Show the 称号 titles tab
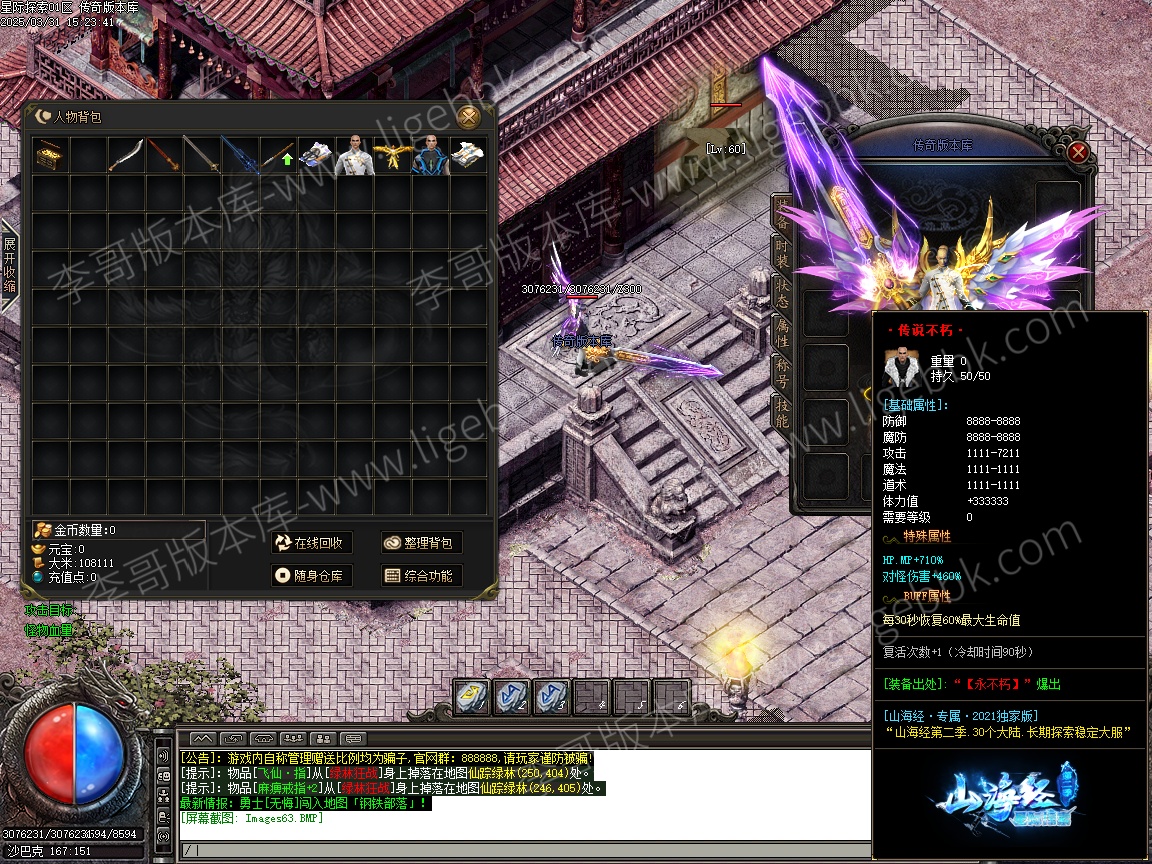The height and width of the screenshot is (864, 1152). [x=782, y=372]
